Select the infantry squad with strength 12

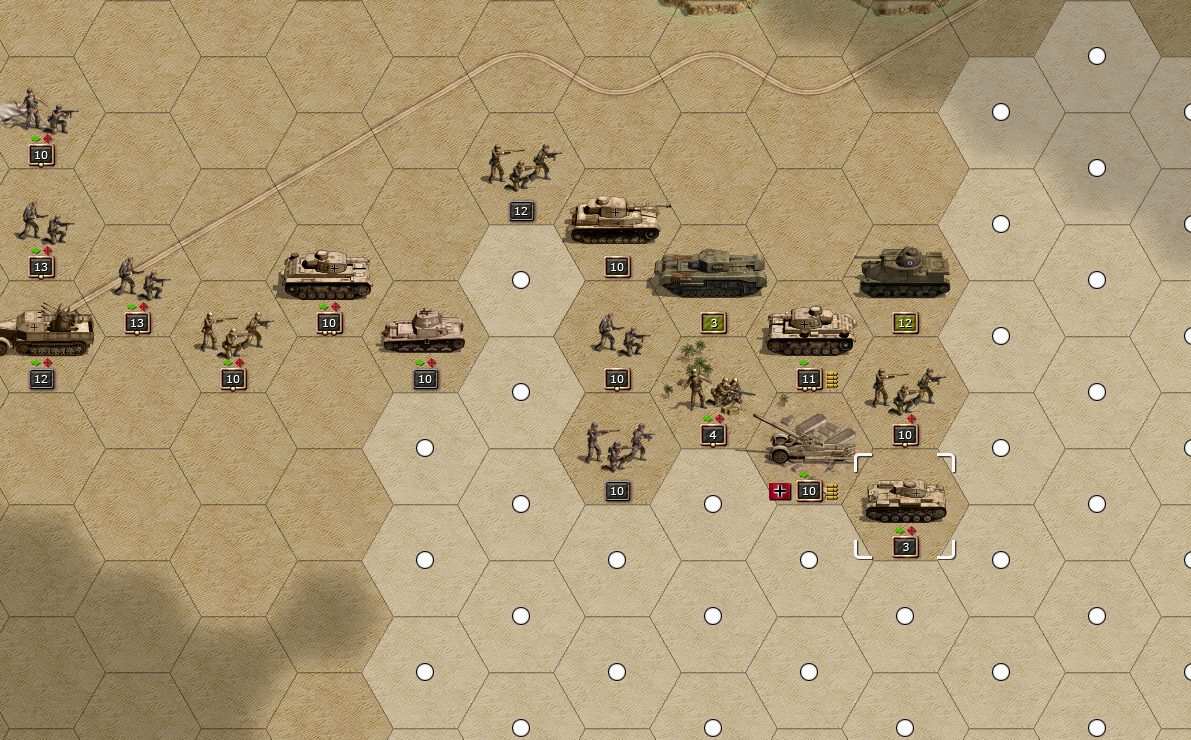(x=520, y=166)
